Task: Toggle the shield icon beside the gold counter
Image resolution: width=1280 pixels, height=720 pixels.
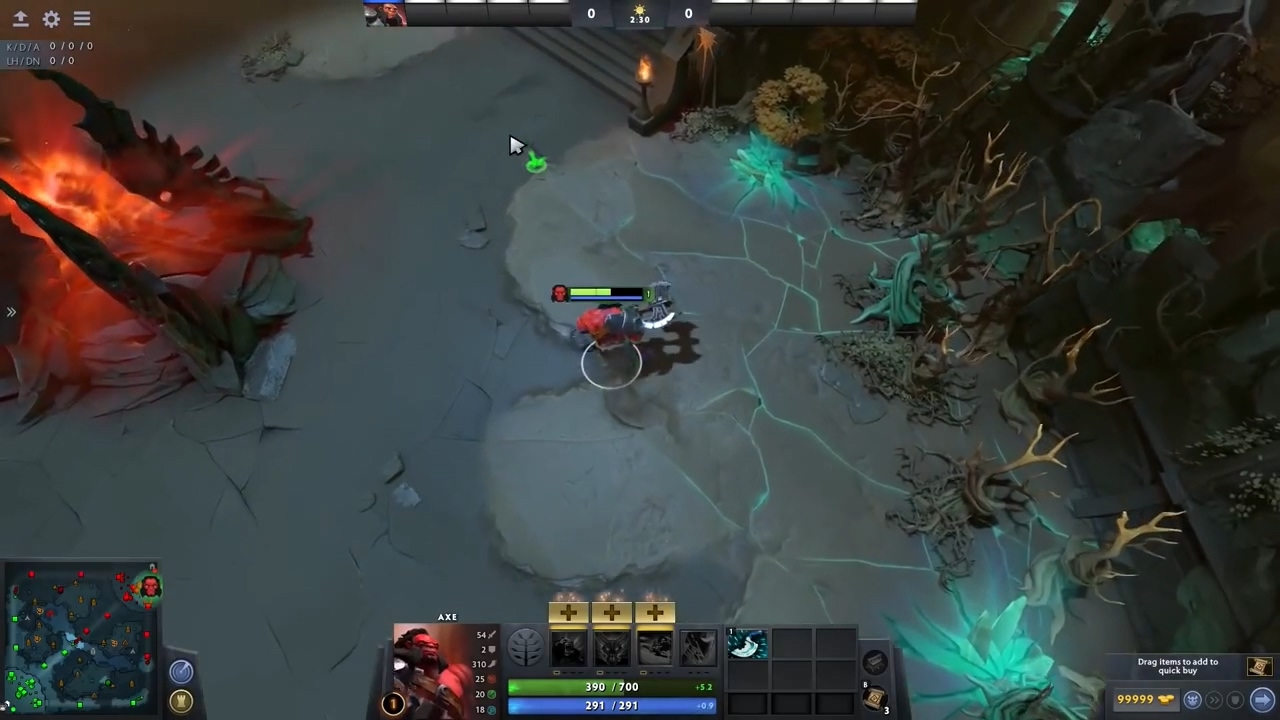Action: (1234, 700)
